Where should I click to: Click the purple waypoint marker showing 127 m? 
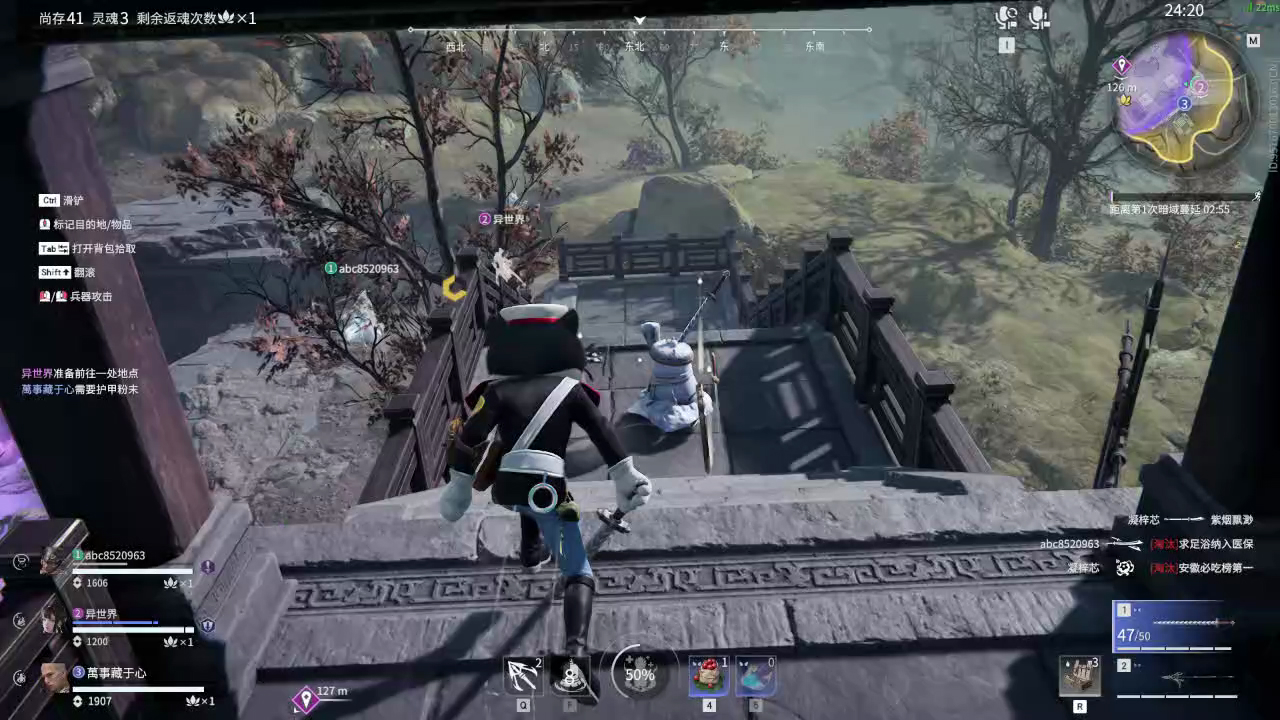coord(306,700)
